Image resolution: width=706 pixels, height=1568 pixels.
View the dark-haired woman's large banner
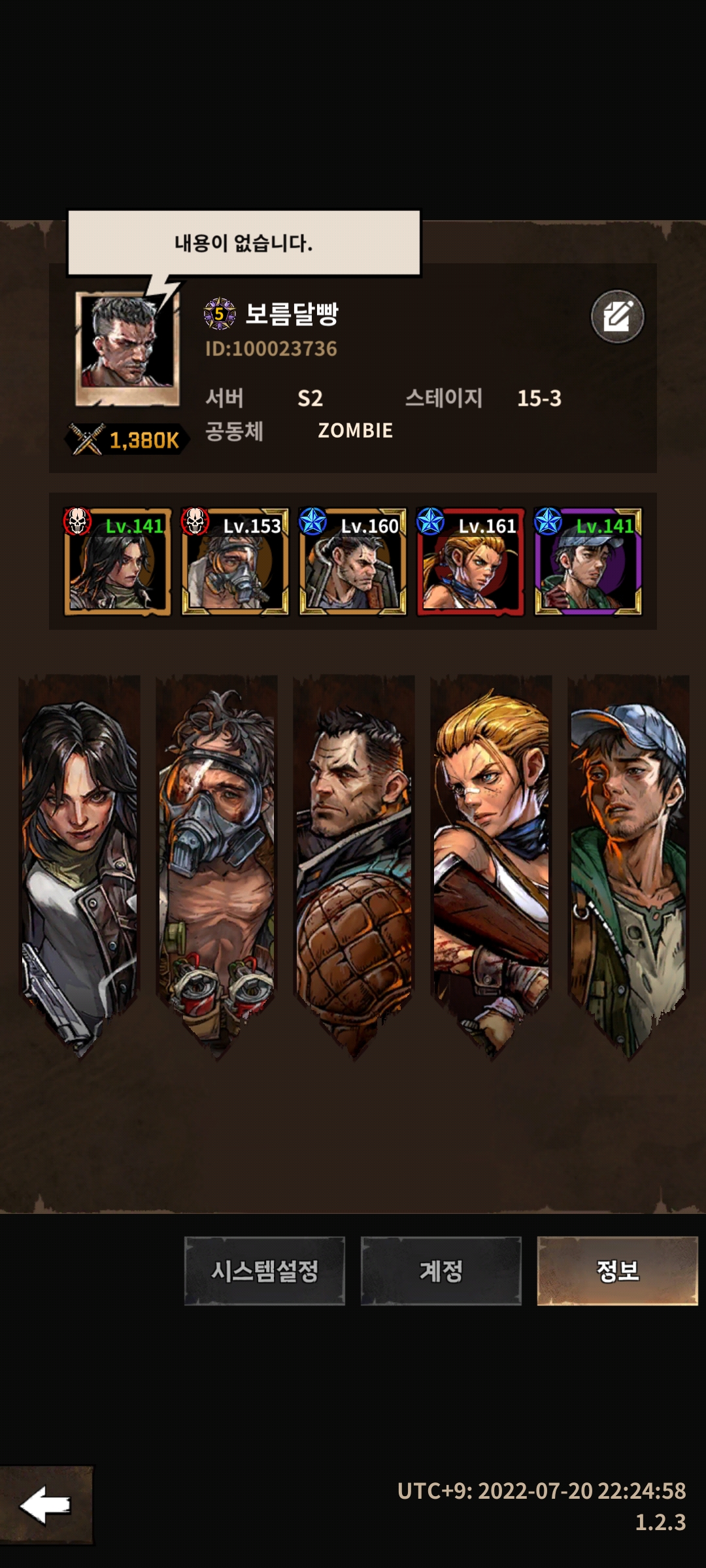[x=79, y=862]
